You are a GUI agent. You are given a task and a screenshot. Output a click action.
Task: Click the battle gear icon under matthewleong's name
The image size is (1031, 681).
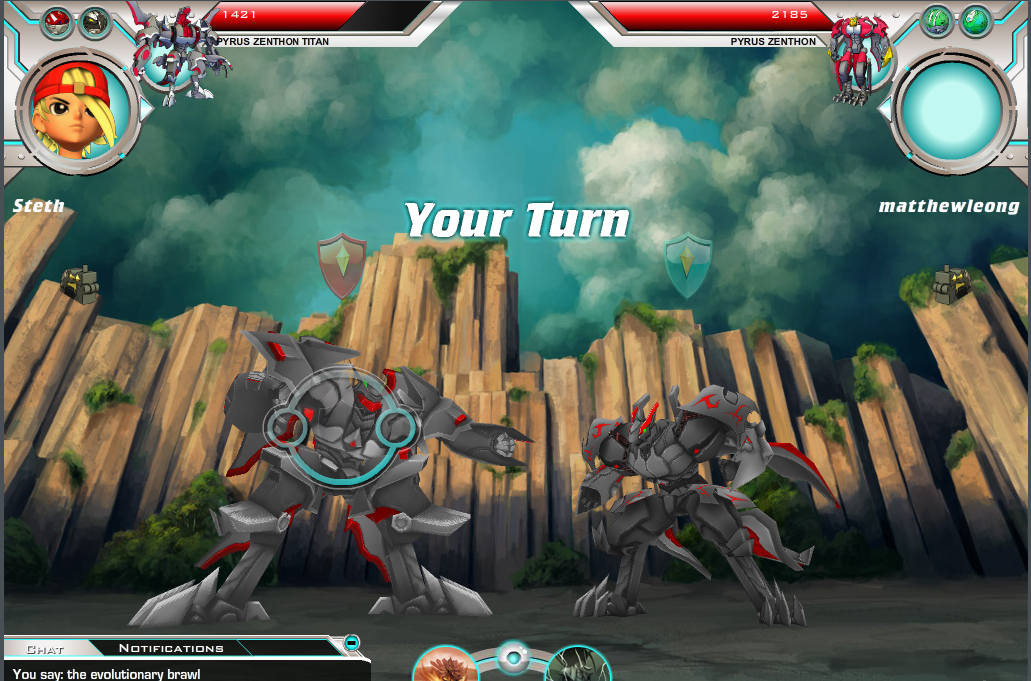point(952,285)
